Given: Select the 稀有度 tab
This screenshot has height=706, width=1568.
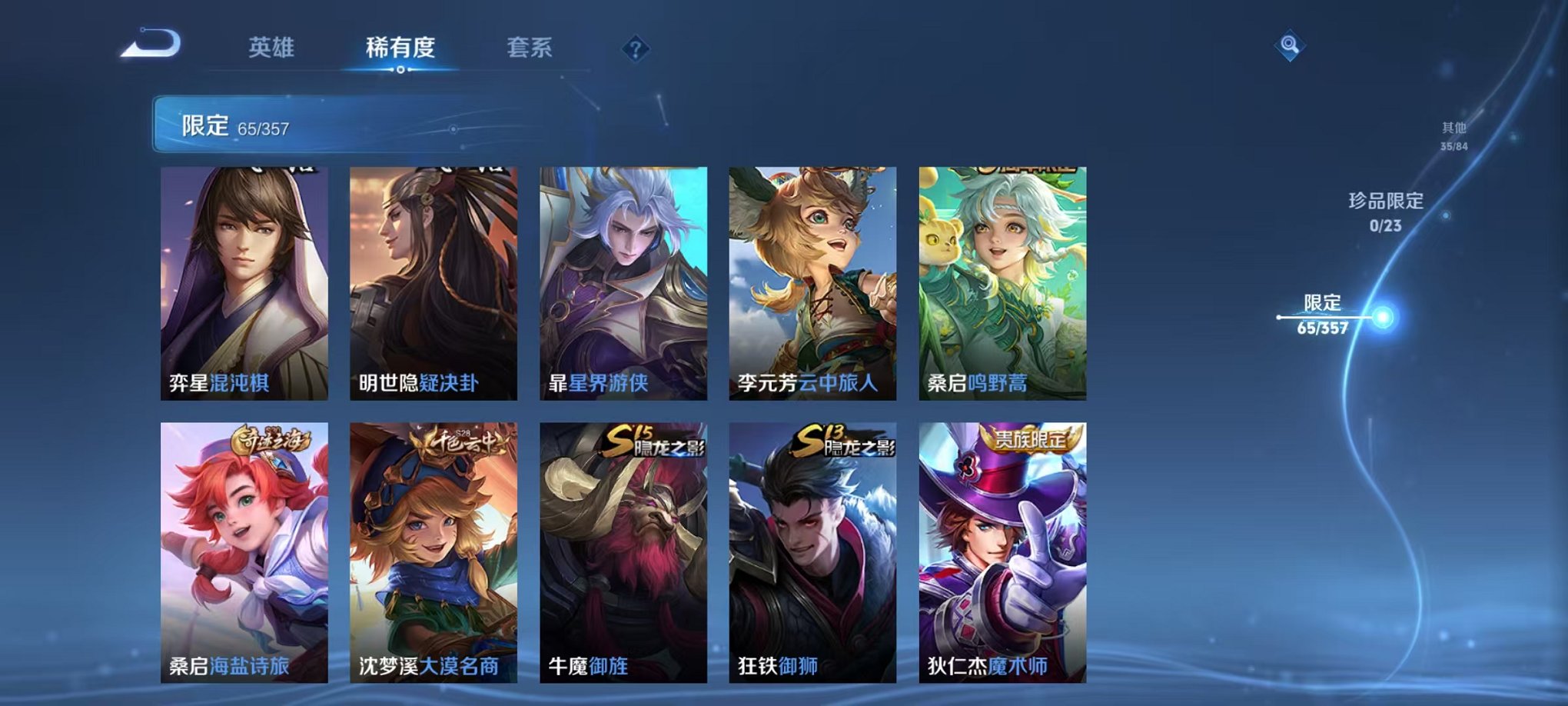Looking at the screenshot, I should pyautogui.click(x=400, y=48).
